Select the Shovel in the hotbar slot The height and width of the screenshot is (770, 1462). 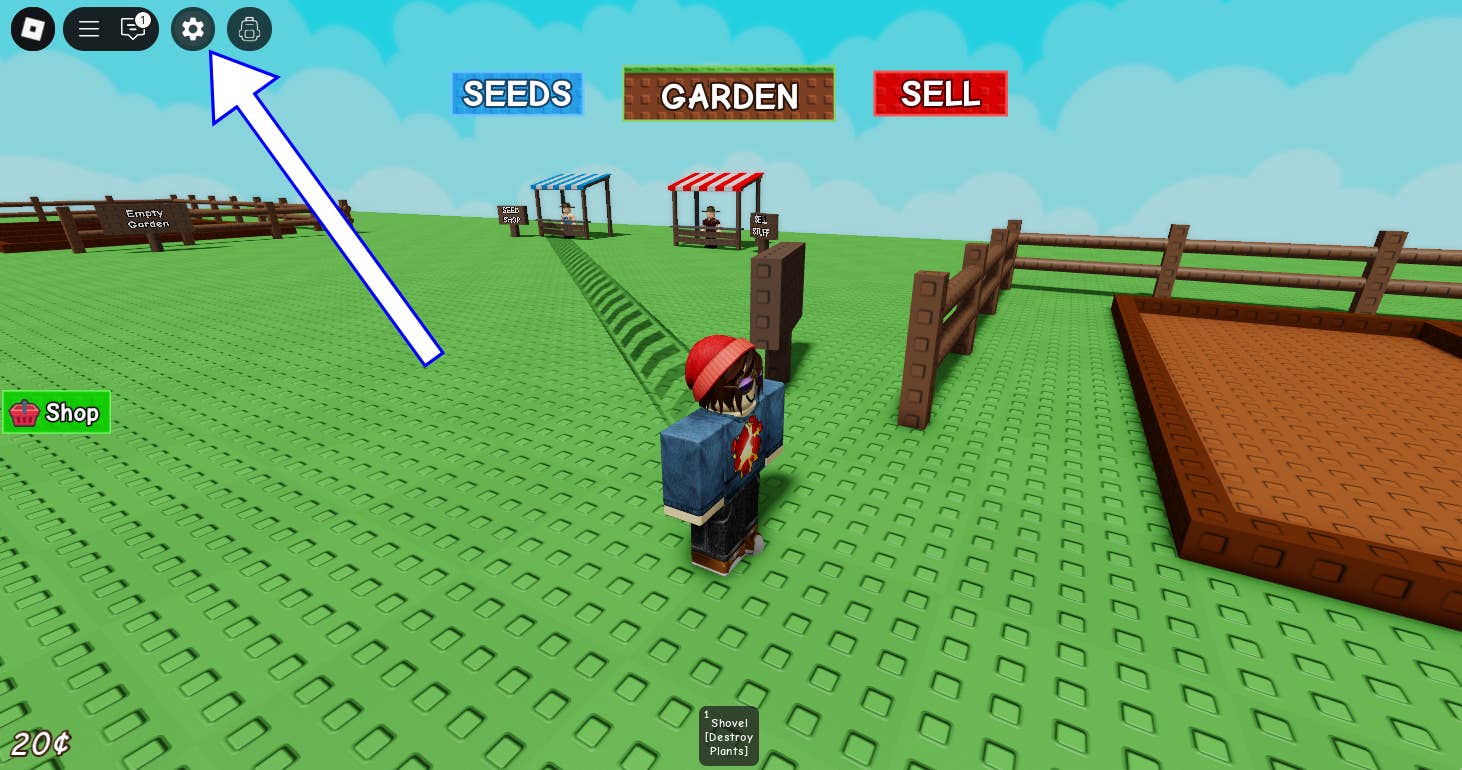728,735
